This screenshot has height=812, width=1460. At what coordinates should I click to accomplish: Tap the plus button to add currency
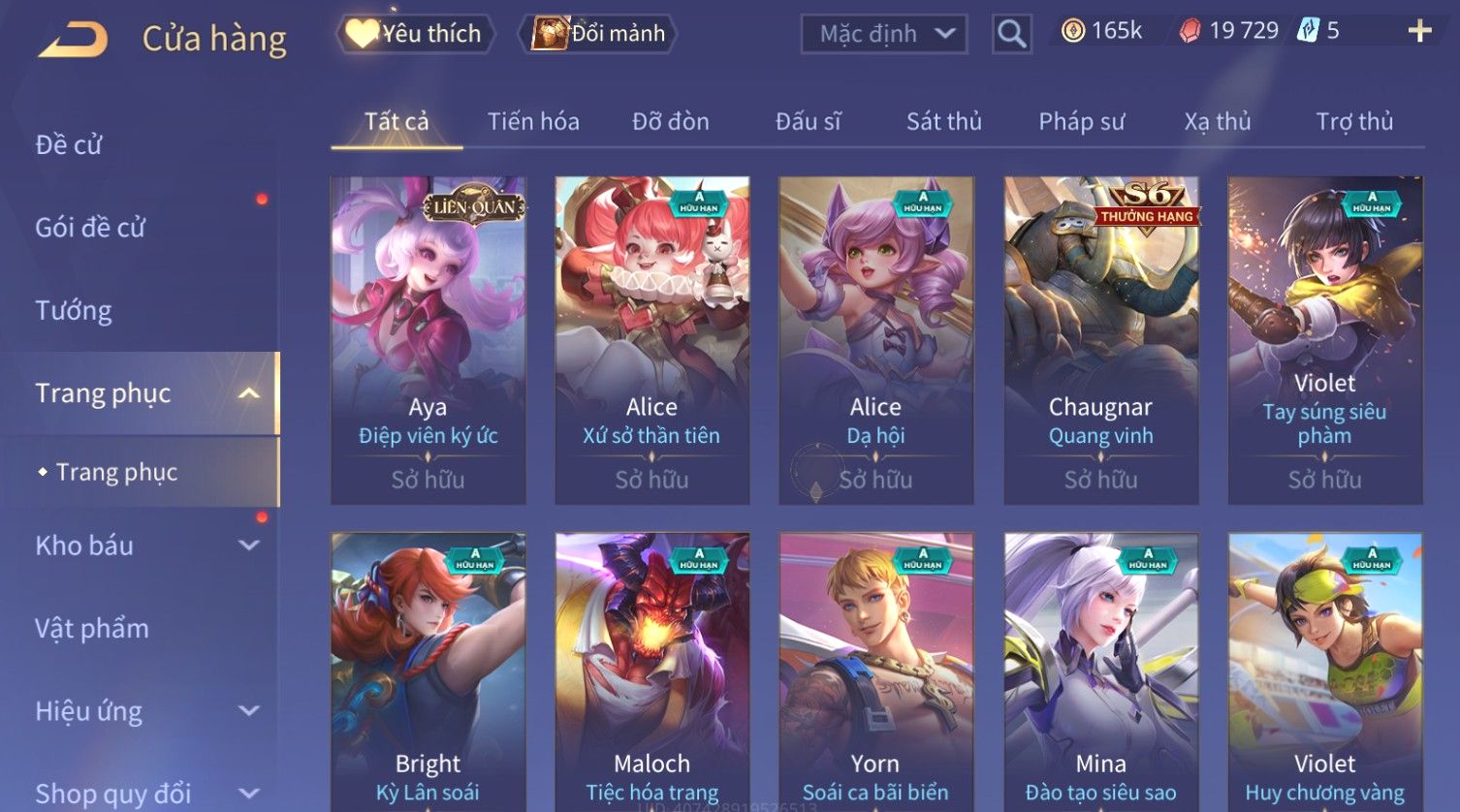click(1419, 32)
